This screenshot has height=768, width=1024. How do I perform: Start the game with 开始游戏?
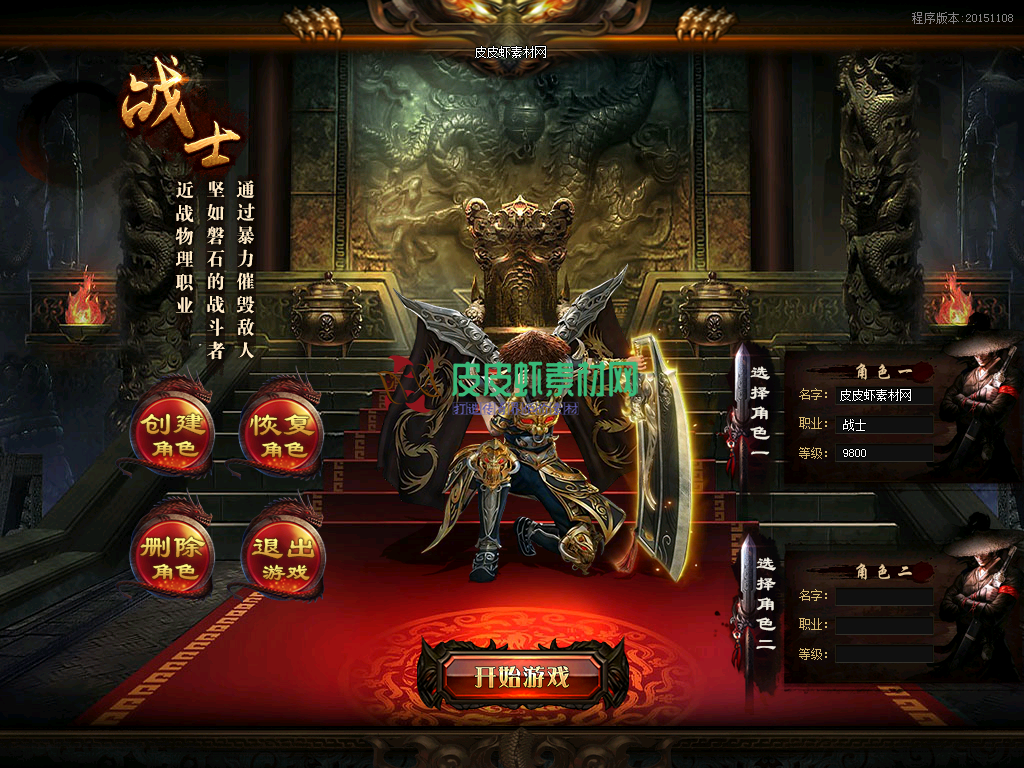pyautogui.click(x=522, y=677)
